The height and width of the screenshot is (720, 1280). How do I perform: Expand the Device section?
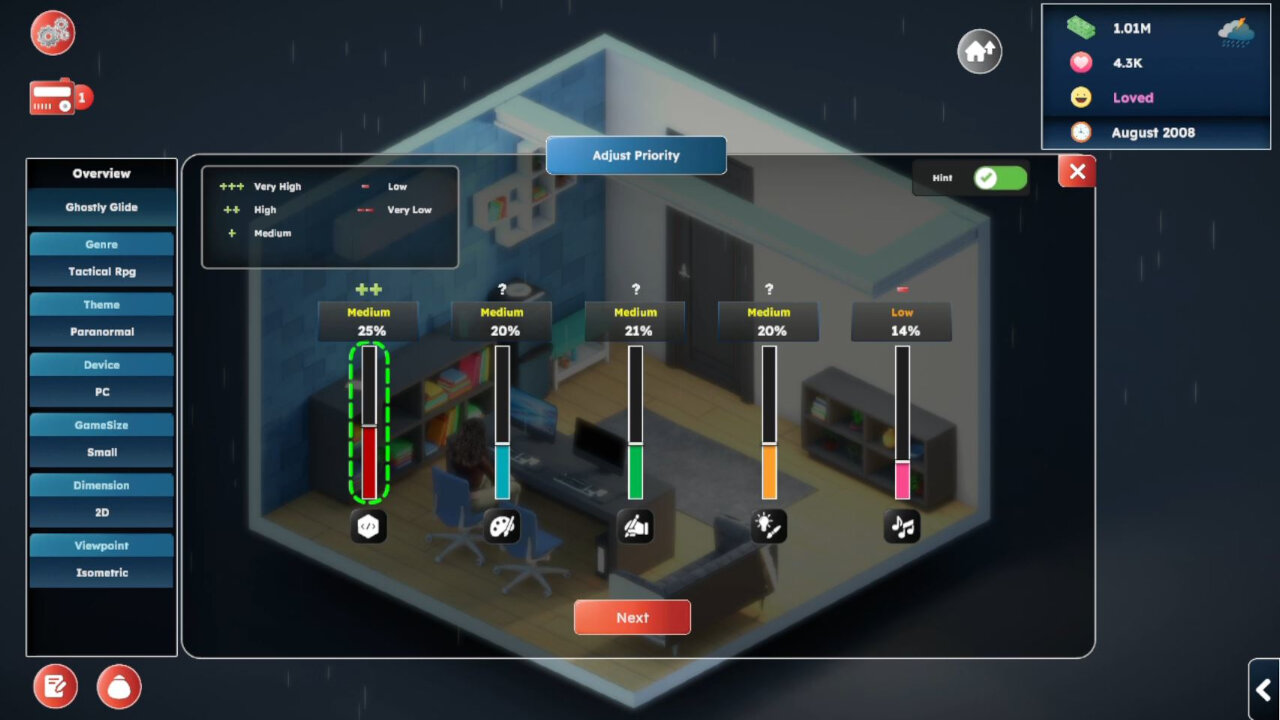coord(101,364)
